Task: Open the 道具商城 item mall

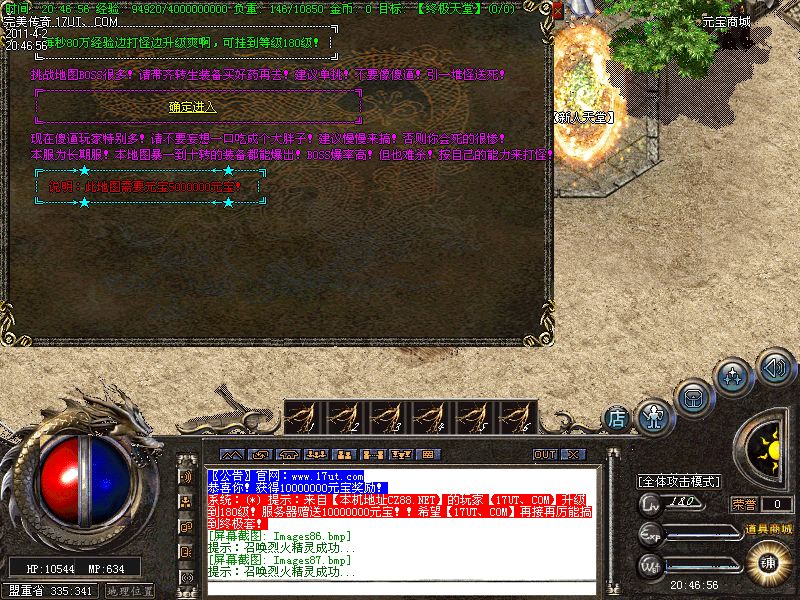Action: tap(767, 528)
